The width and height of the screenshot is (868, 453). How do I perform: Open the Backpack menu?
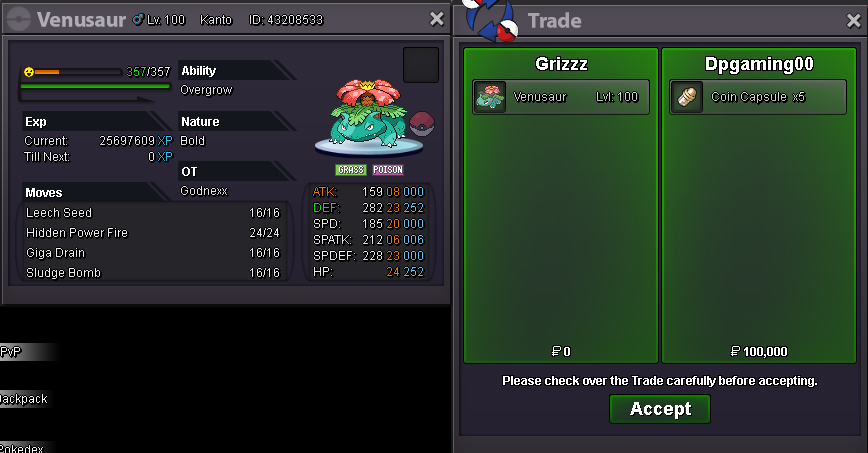(24, 399)
